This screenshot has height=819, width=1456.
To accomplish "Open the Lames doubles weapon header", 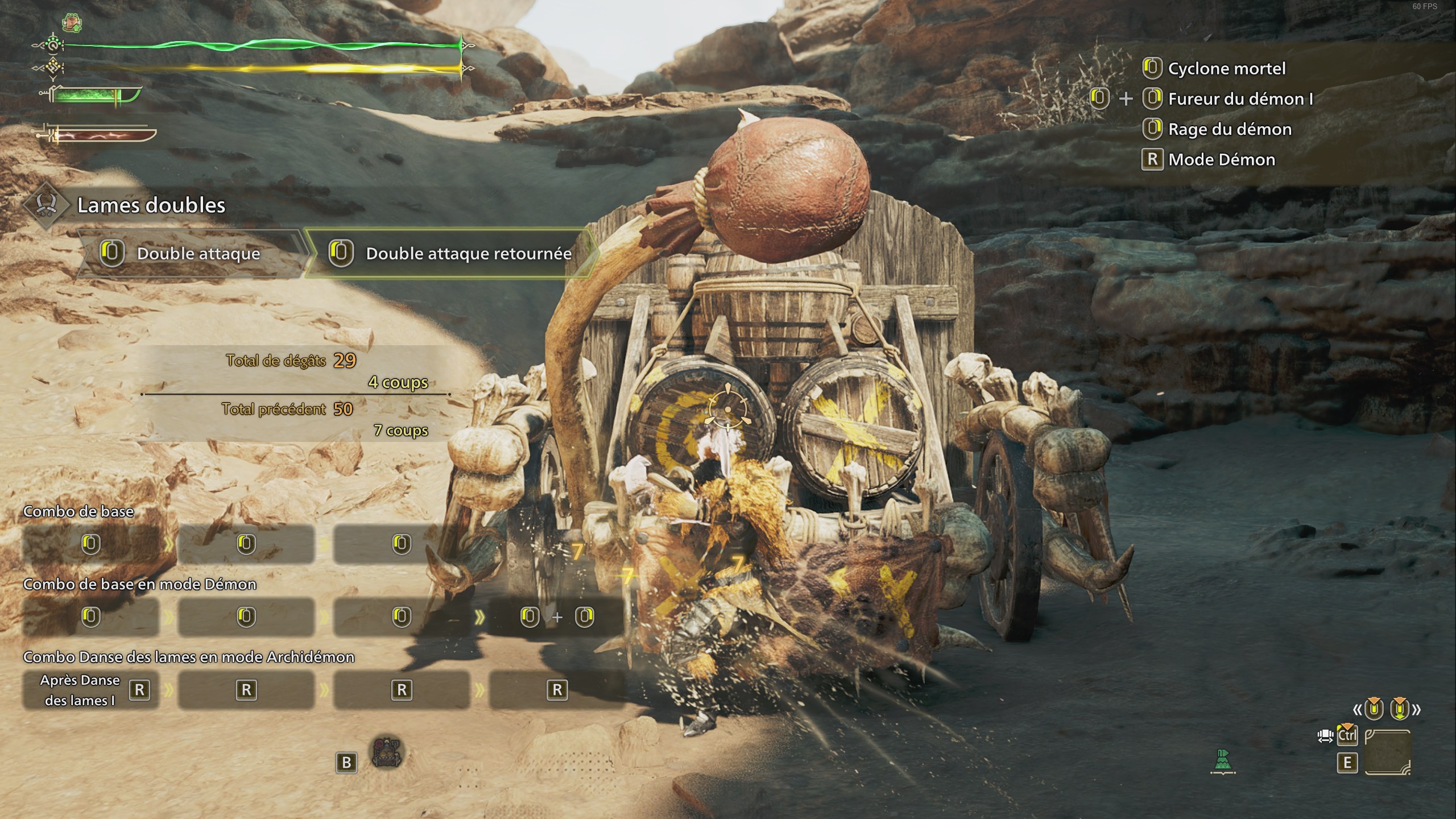I will tap(151, 205).
